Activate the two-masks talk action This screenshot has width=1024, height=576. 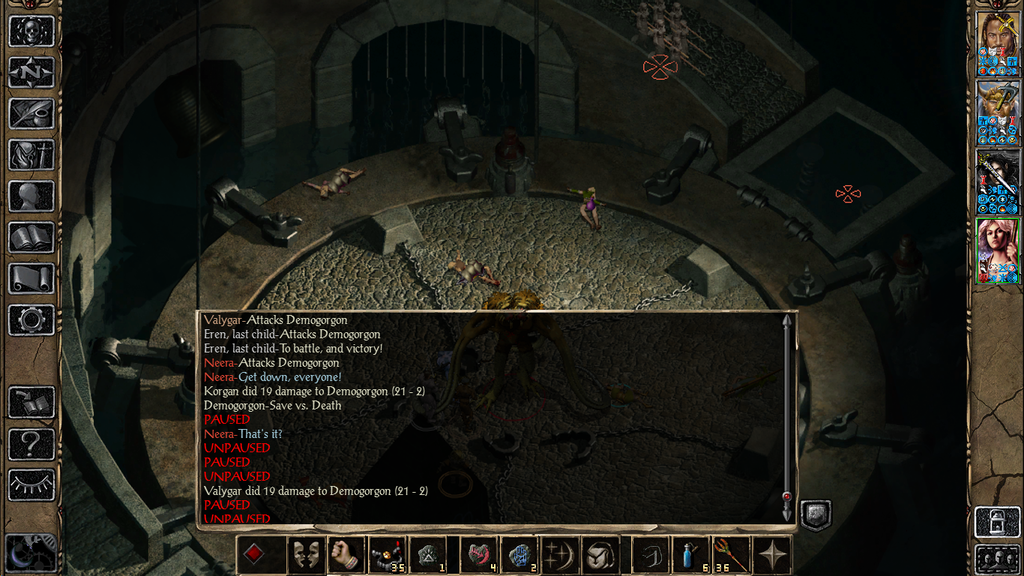[x=306, y=554]
